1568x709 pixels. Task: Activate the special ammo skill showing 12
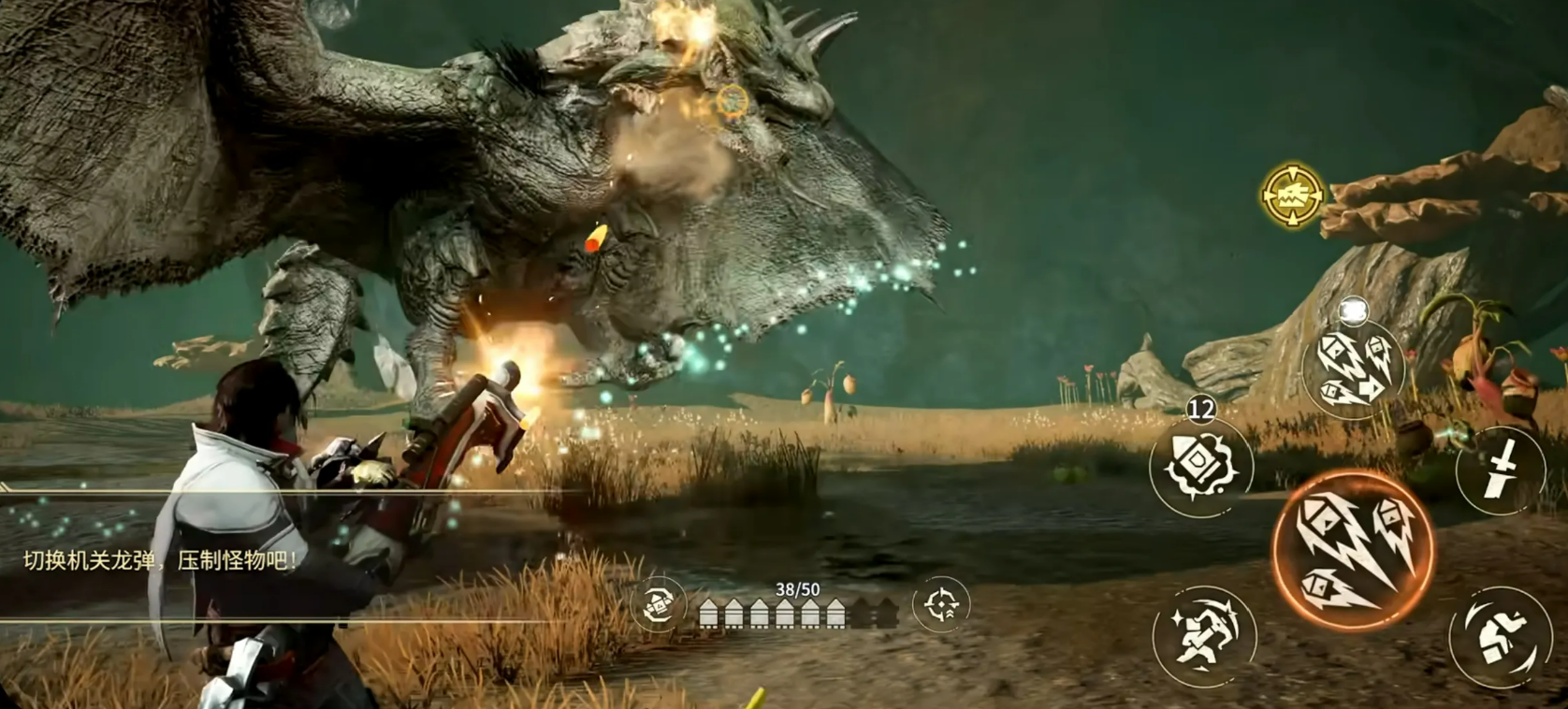tap(1200, 467)
